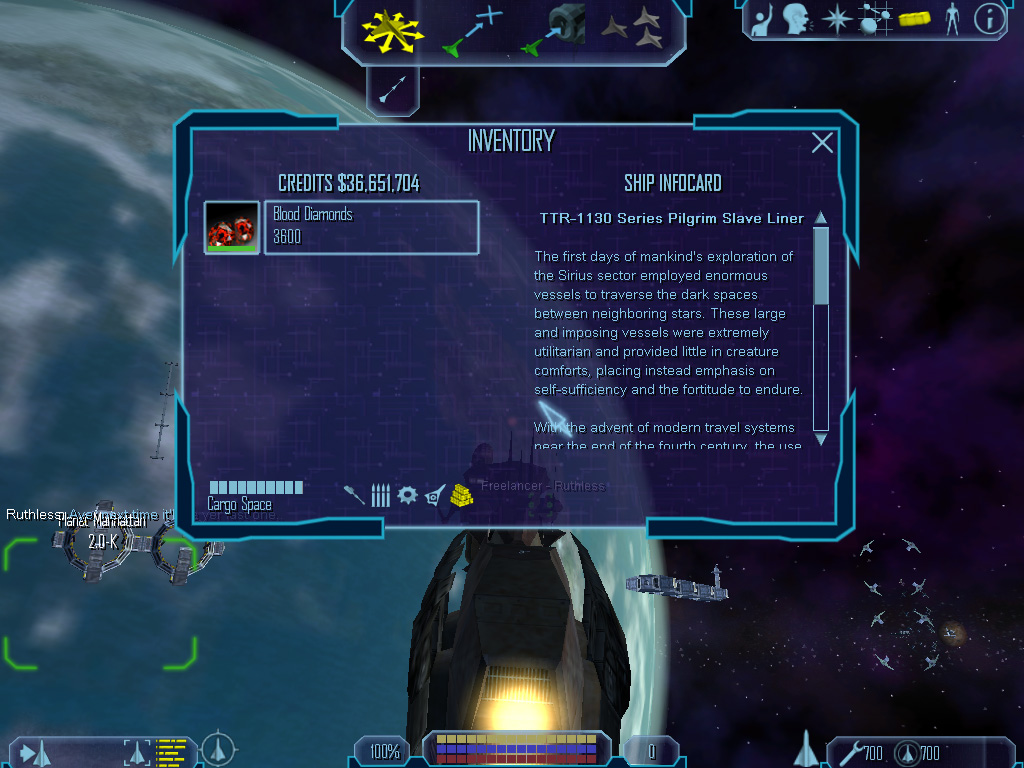Show the external equipment inventory filter
Image resolution: width=1024 pixels, height=768 pixels.
click(x=434, y=495)
